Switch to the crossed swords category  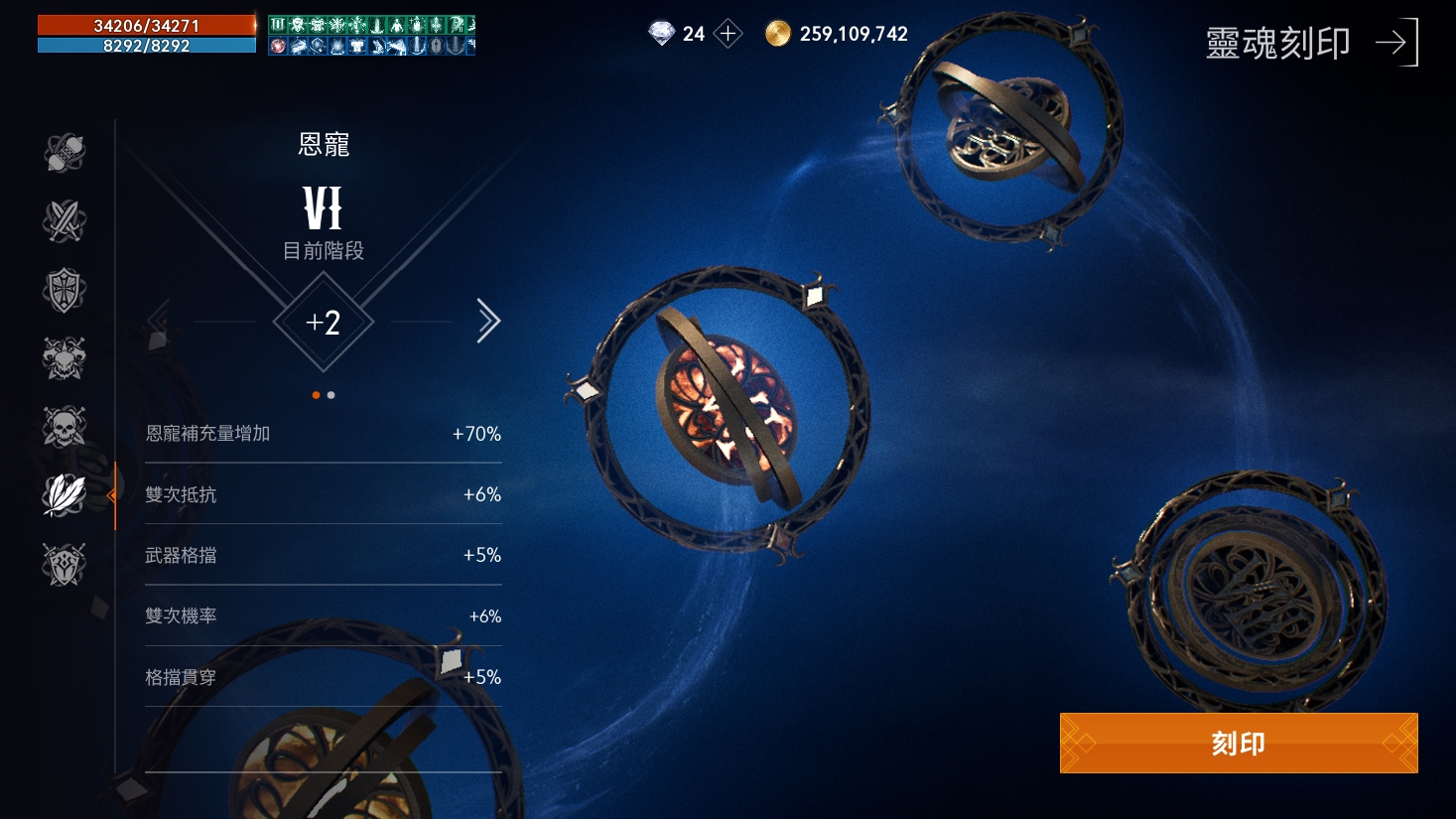(x=65, y=221)
